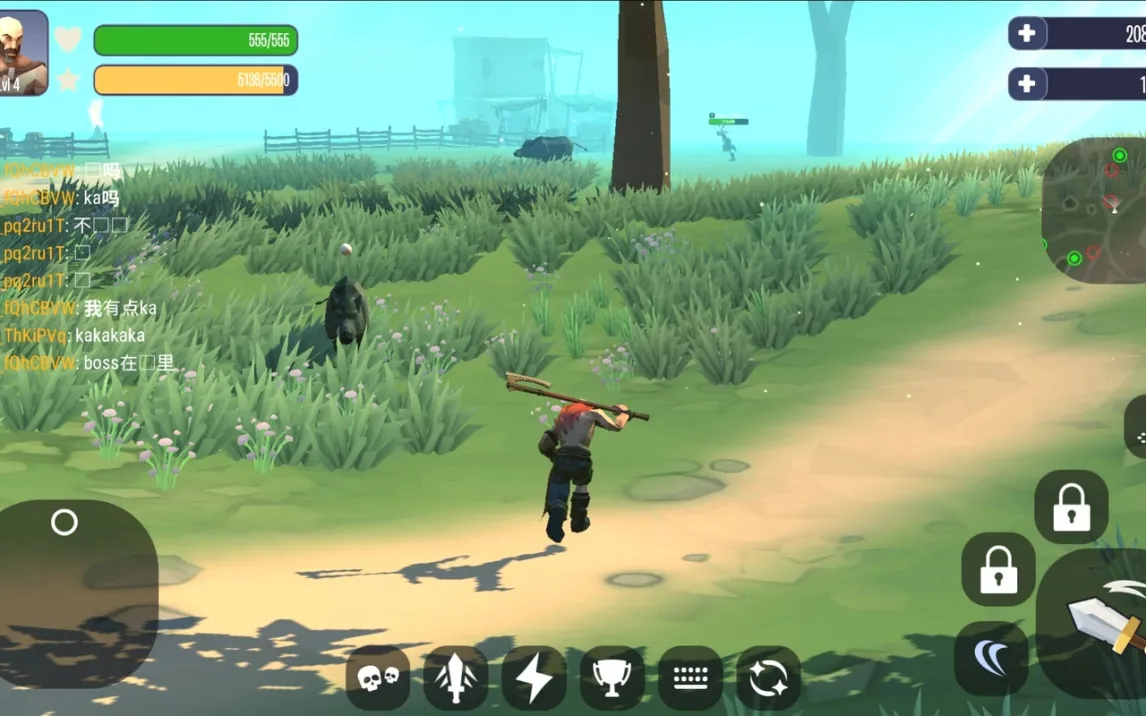Image resolution: width=1146 pixels, height=716 pixels.
Task: Activate the lightning bolt button
Action: (x=534, y=678)
